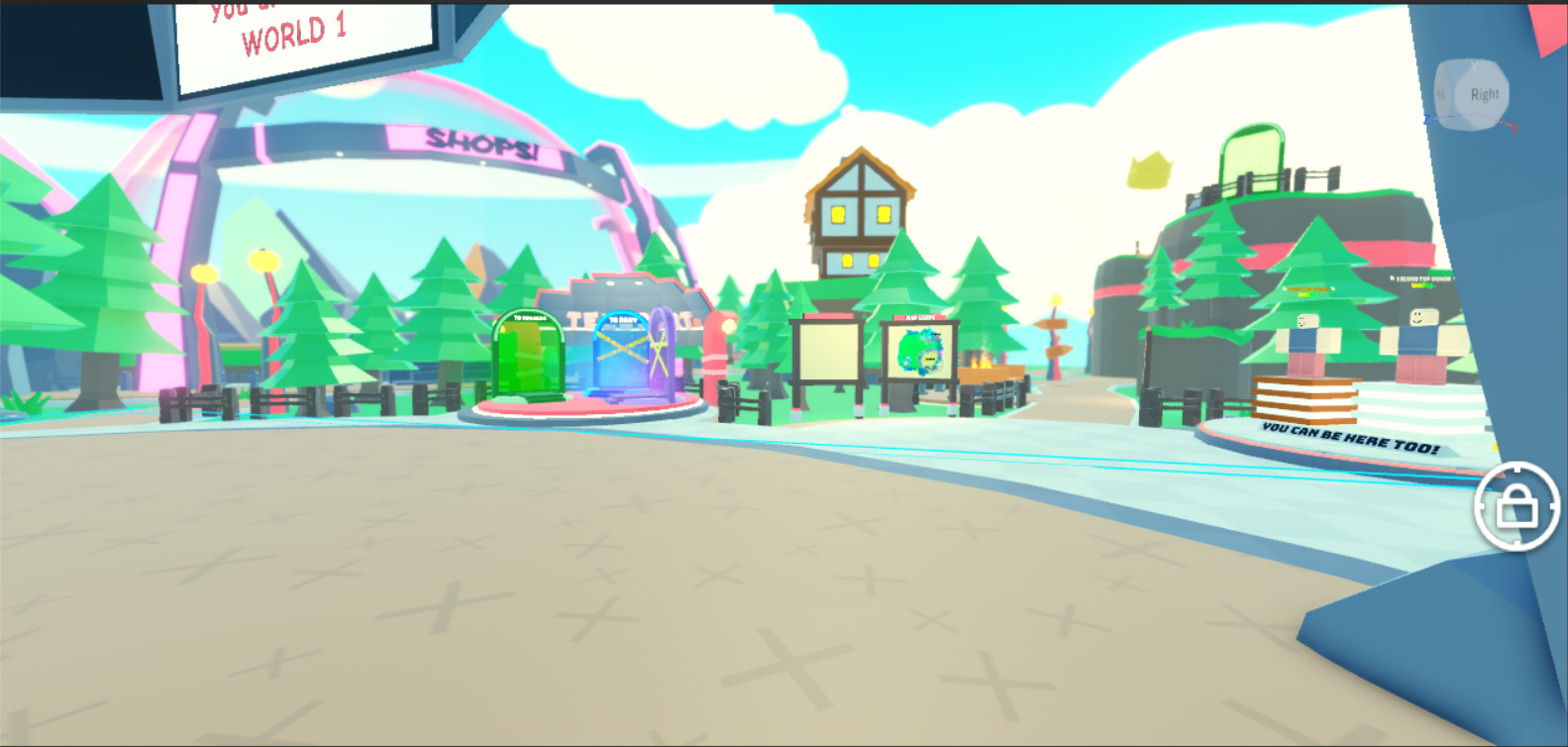Click the Right face of the orientation gizmo
The width and height of the screenshot is (1568, 747).
pos(1485,94)
